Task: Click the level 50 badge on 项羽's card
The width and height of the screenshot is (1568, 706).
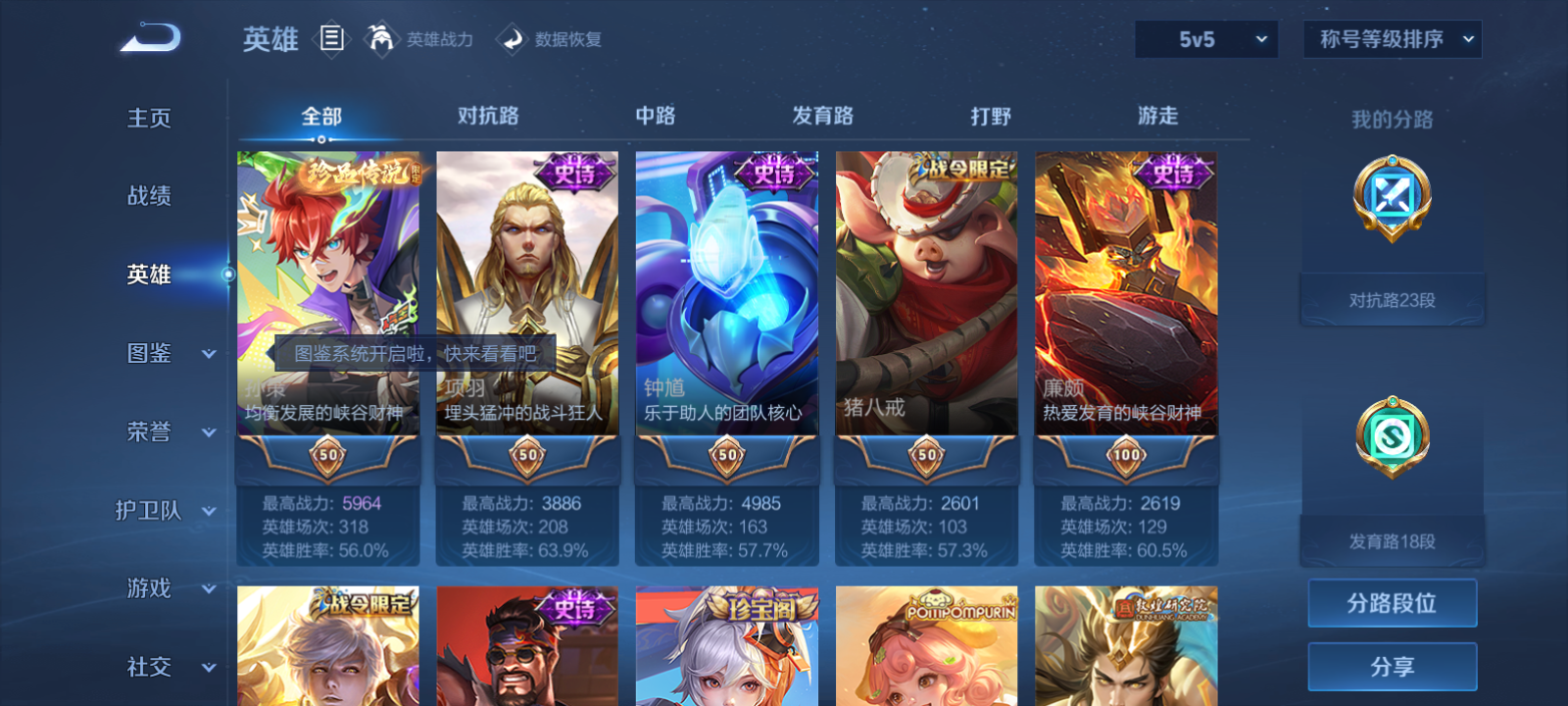Action: [x=527, y=455]
